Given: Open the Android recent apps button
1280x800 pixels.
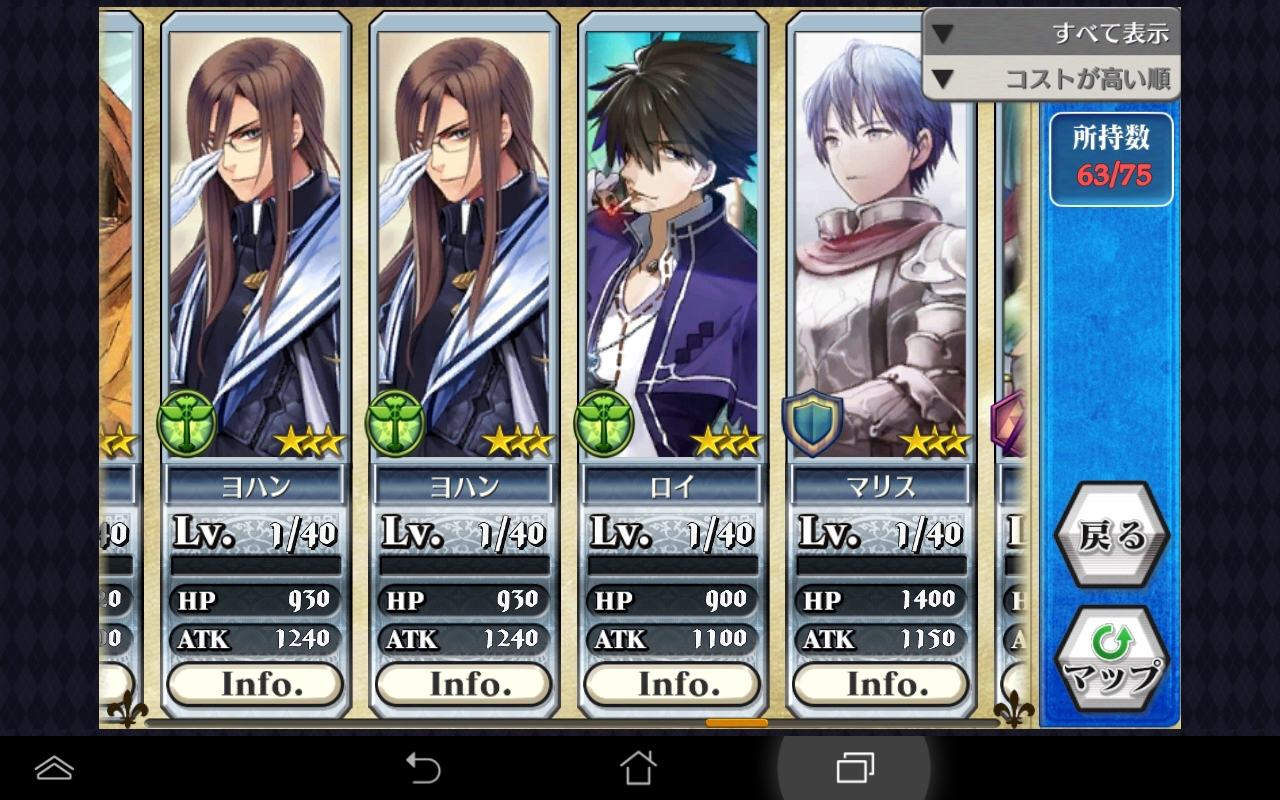Looking at the screenshot, I should (x=854, y=768).
